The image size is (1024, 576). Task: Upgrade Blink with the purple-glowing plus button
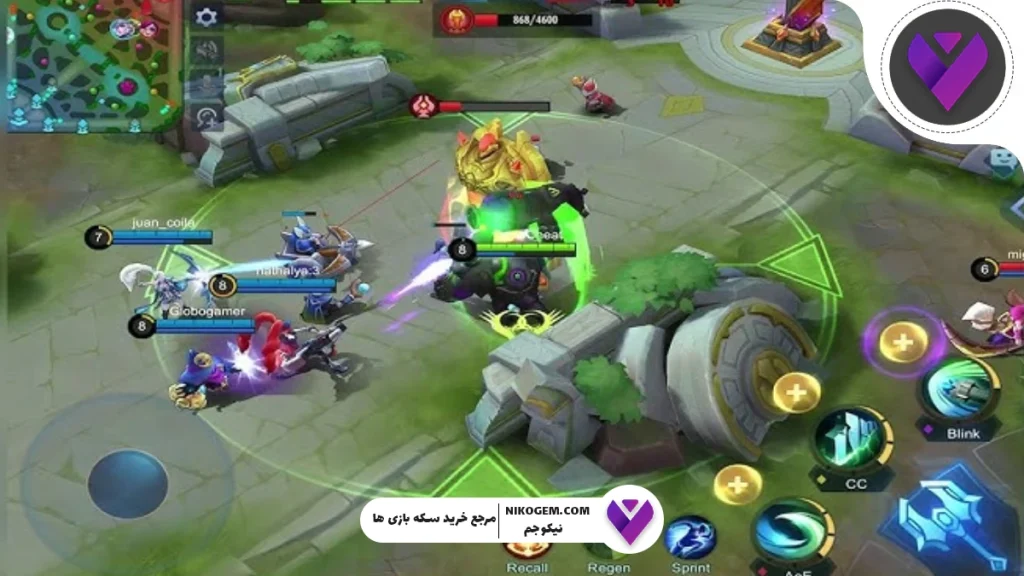(903, 342)
